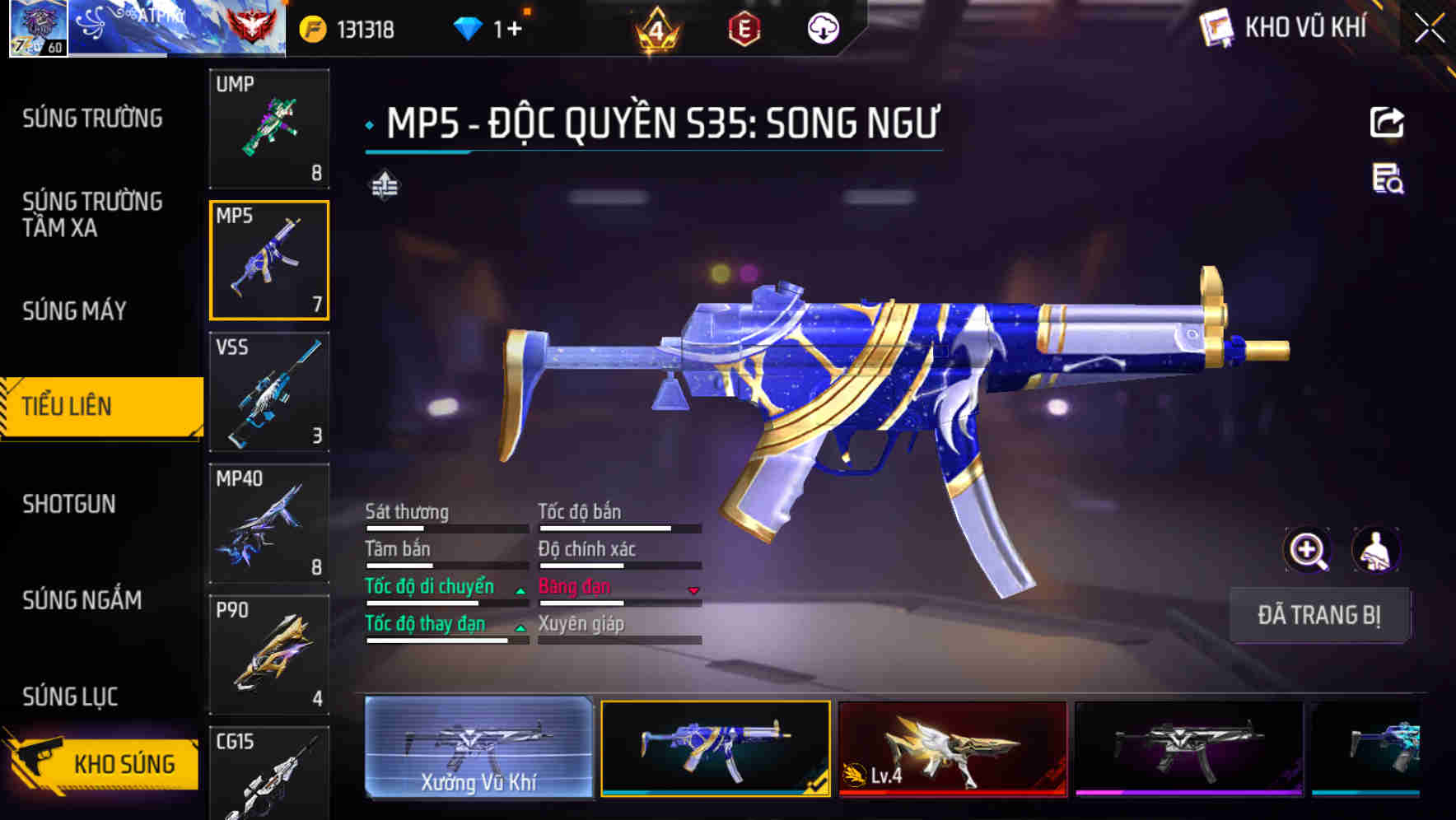Switch to the SHOTGUN category
Viewport: 1456px width, 820px height.
(x=70, y=504)
